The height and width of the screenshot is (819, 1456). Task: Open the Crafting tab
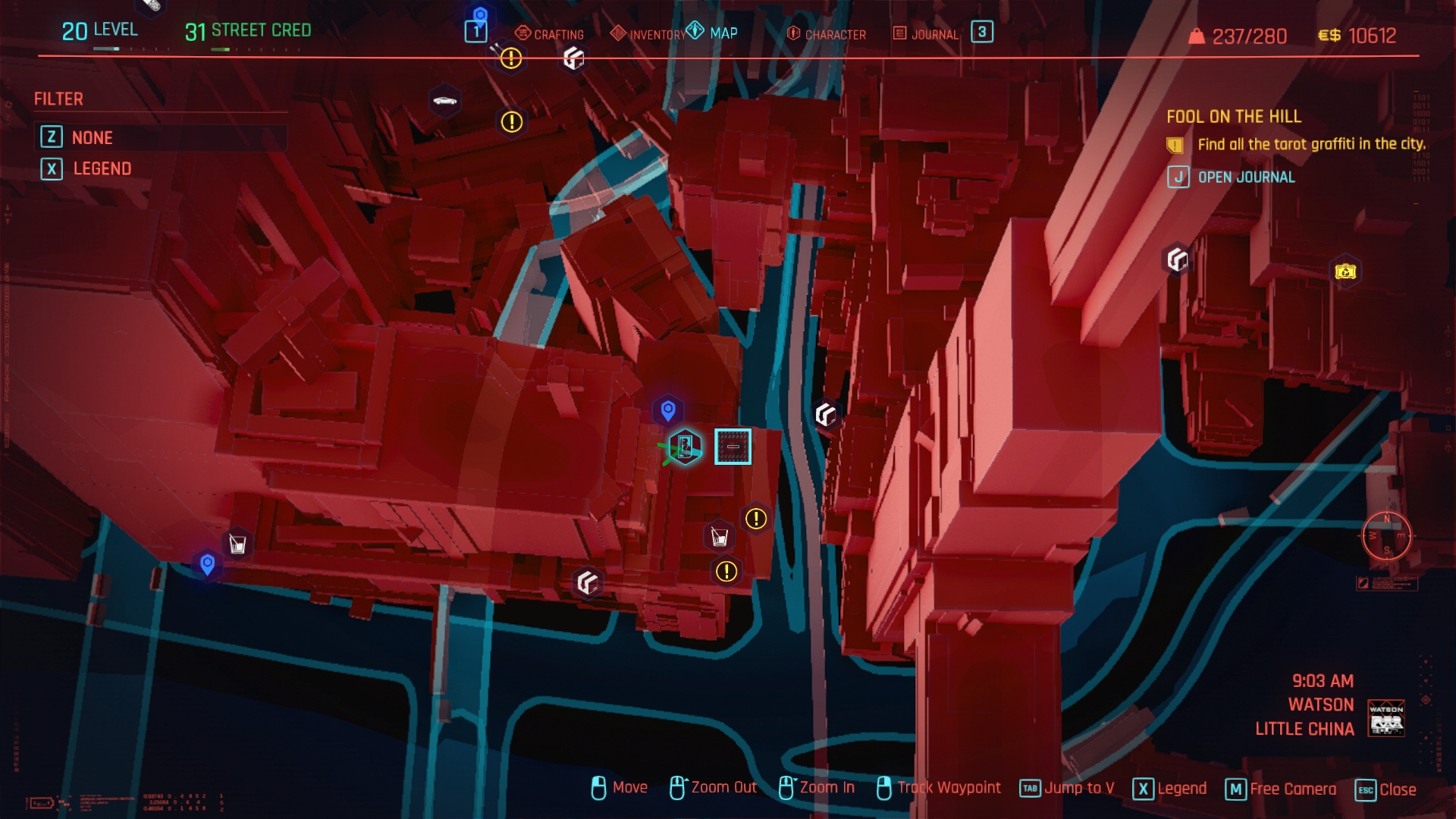click(x=550, y=34)
